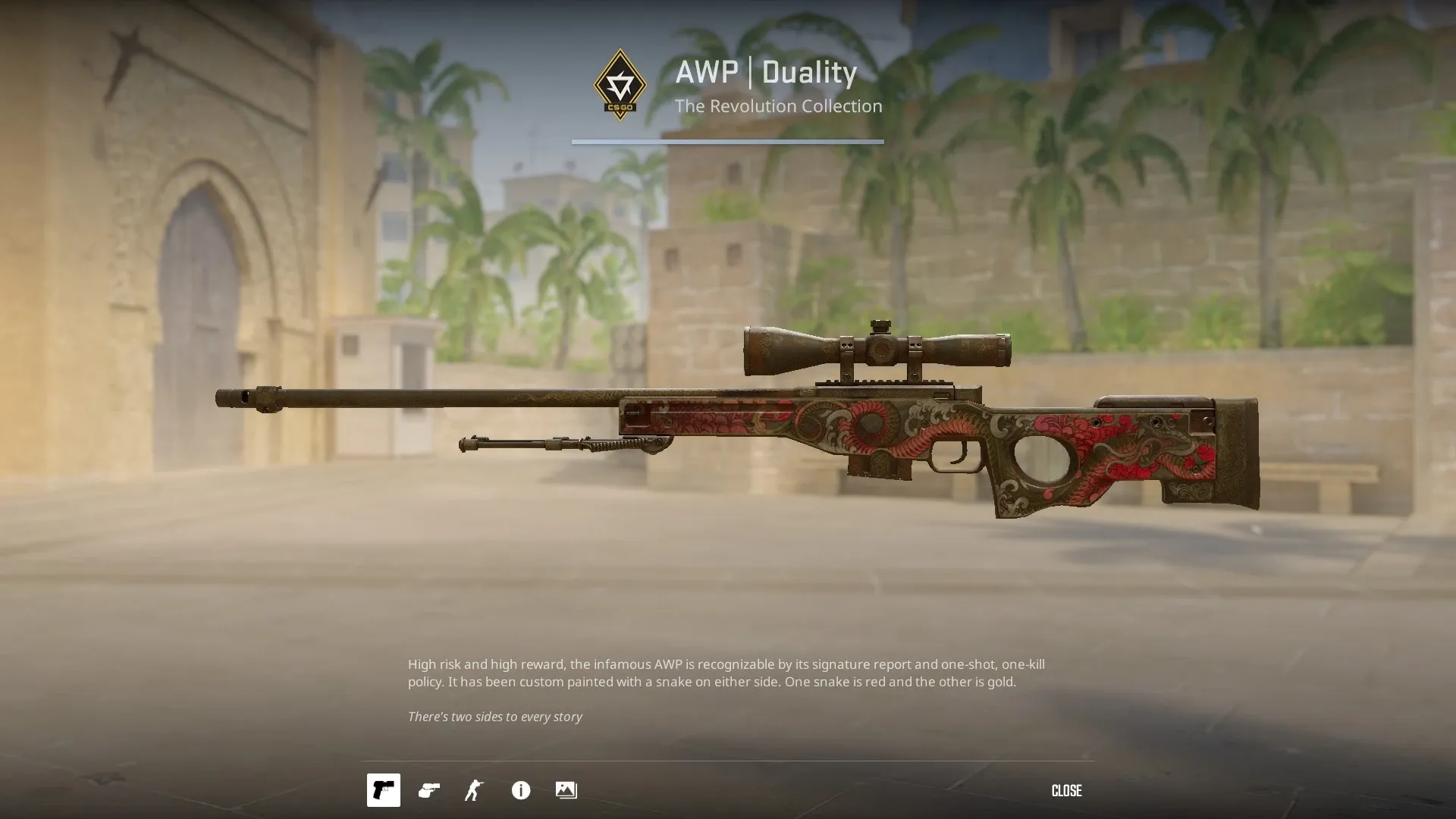Show the weapon on the character model
This screenshot has height=819, width=1456.
[475, 790]
